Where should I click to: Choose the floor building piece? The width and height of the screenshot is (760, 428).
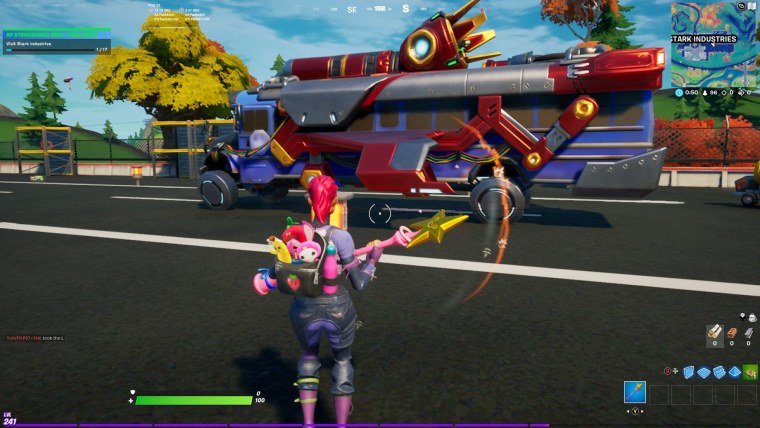point(703,372)
